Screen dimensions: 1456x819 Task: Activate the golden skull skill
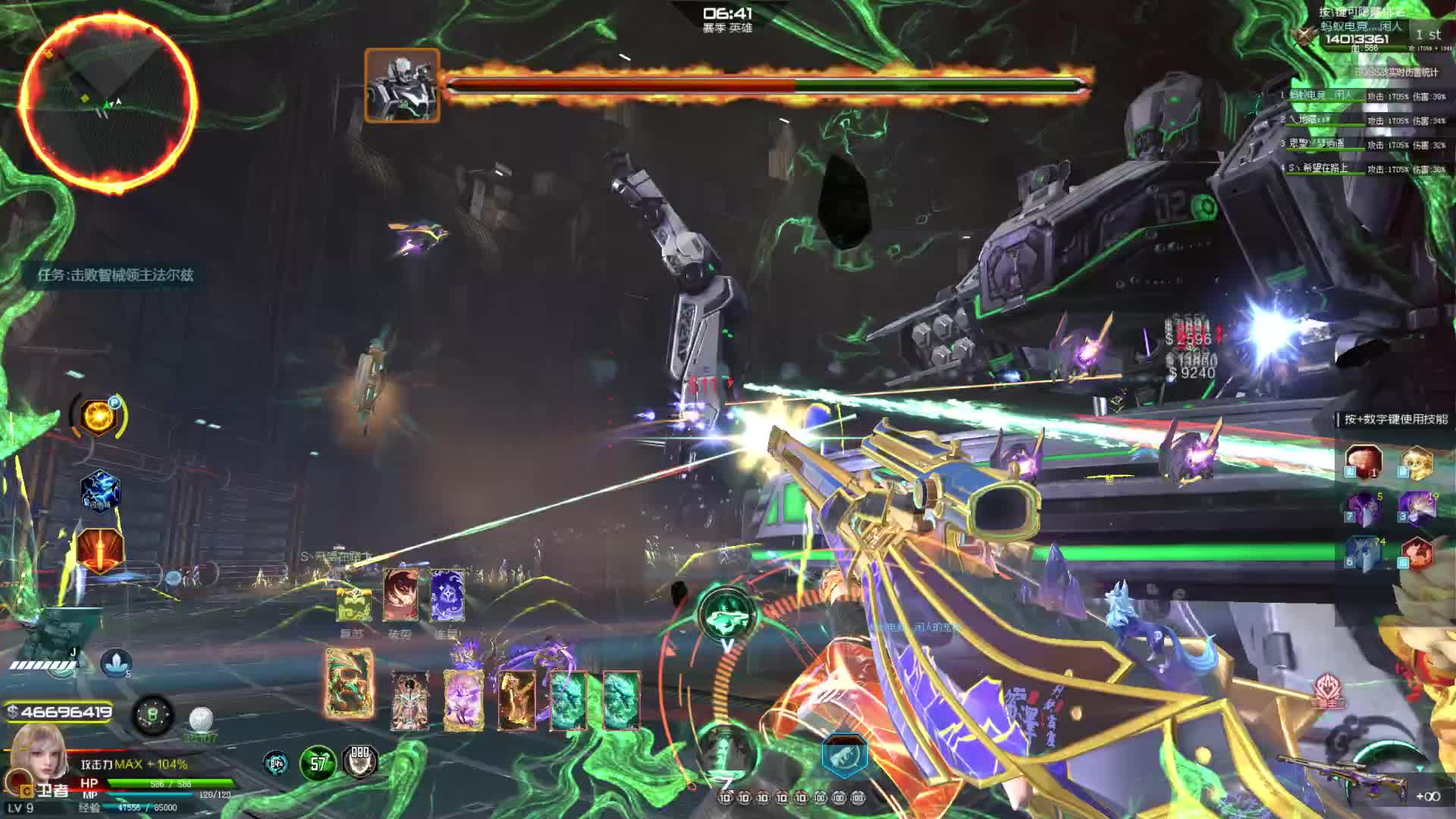(x=1416, y=462)
